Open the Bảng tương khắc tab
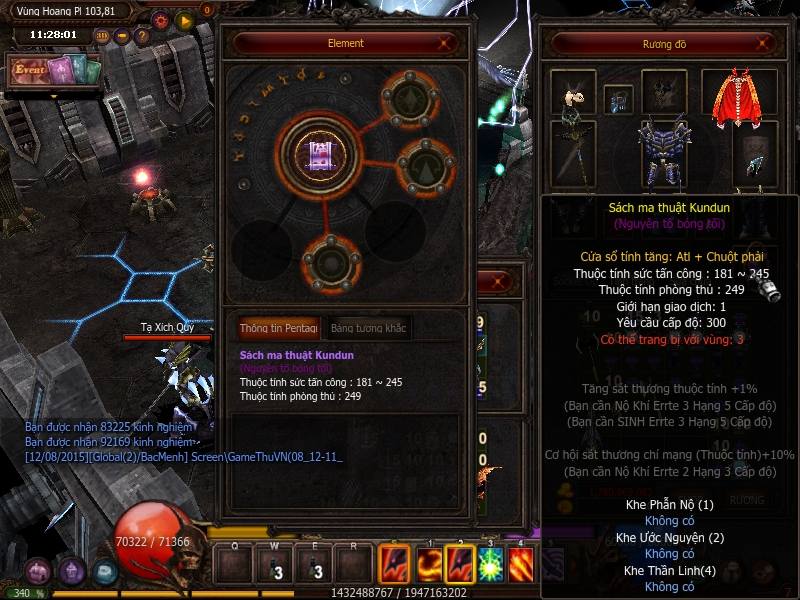Viewport: 800px width, 600px height. [x=367, y=328]
